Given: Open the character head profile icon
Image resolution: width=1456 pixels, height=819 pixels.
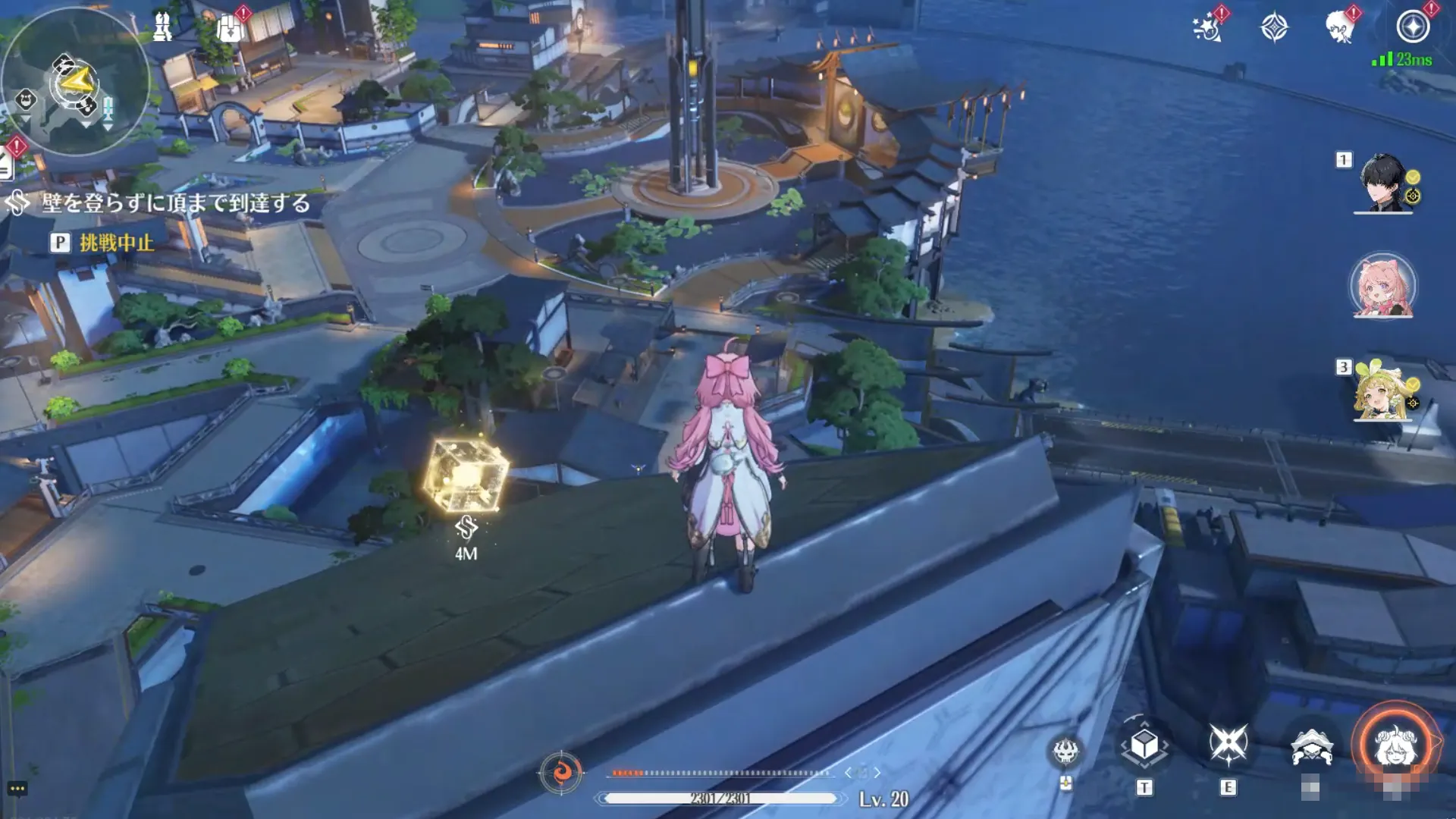Looking at the screenshot, I should pos(1340,28).
